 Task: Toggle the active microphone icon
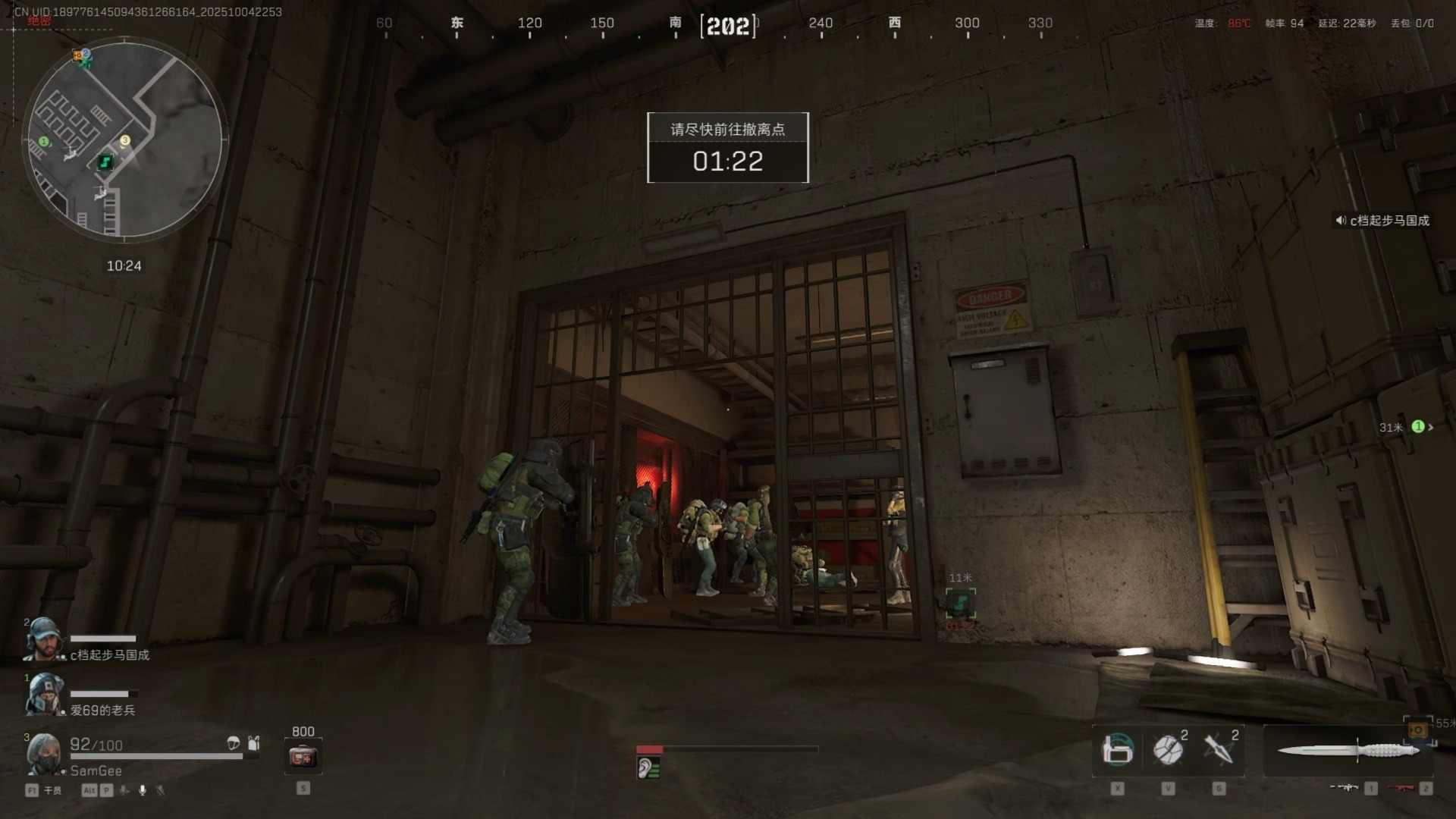click(142, 790)
